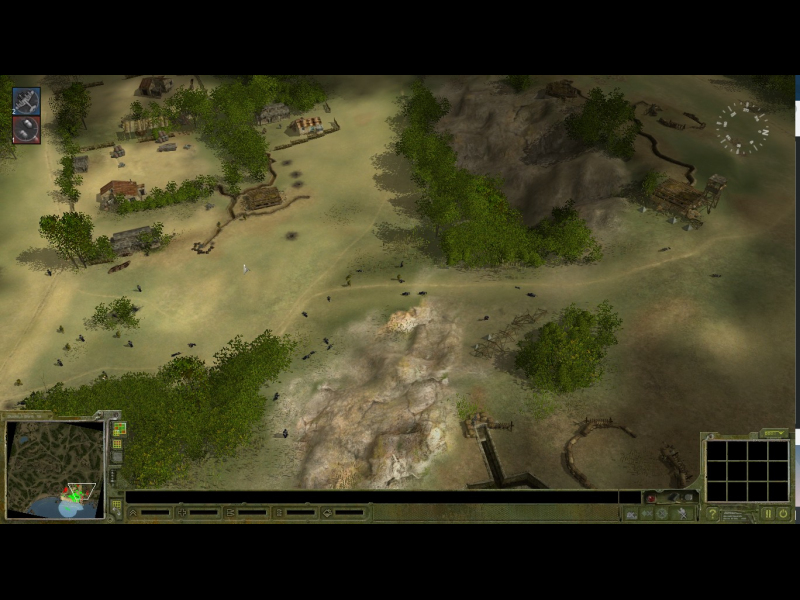Toggle the red light indicator button
Screen dimensions: 800x600
pyautogui.click(x=651, y=497)
